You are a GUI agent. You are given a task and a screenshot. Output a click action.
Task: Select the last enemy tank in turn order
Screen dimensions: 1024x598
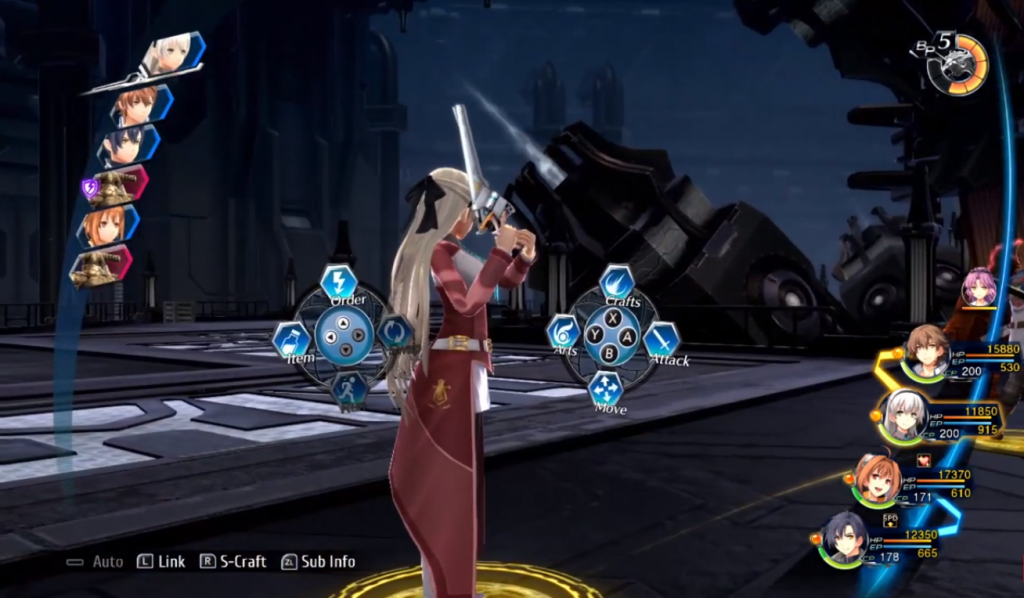pyautogui.click(x=100, y=266)
